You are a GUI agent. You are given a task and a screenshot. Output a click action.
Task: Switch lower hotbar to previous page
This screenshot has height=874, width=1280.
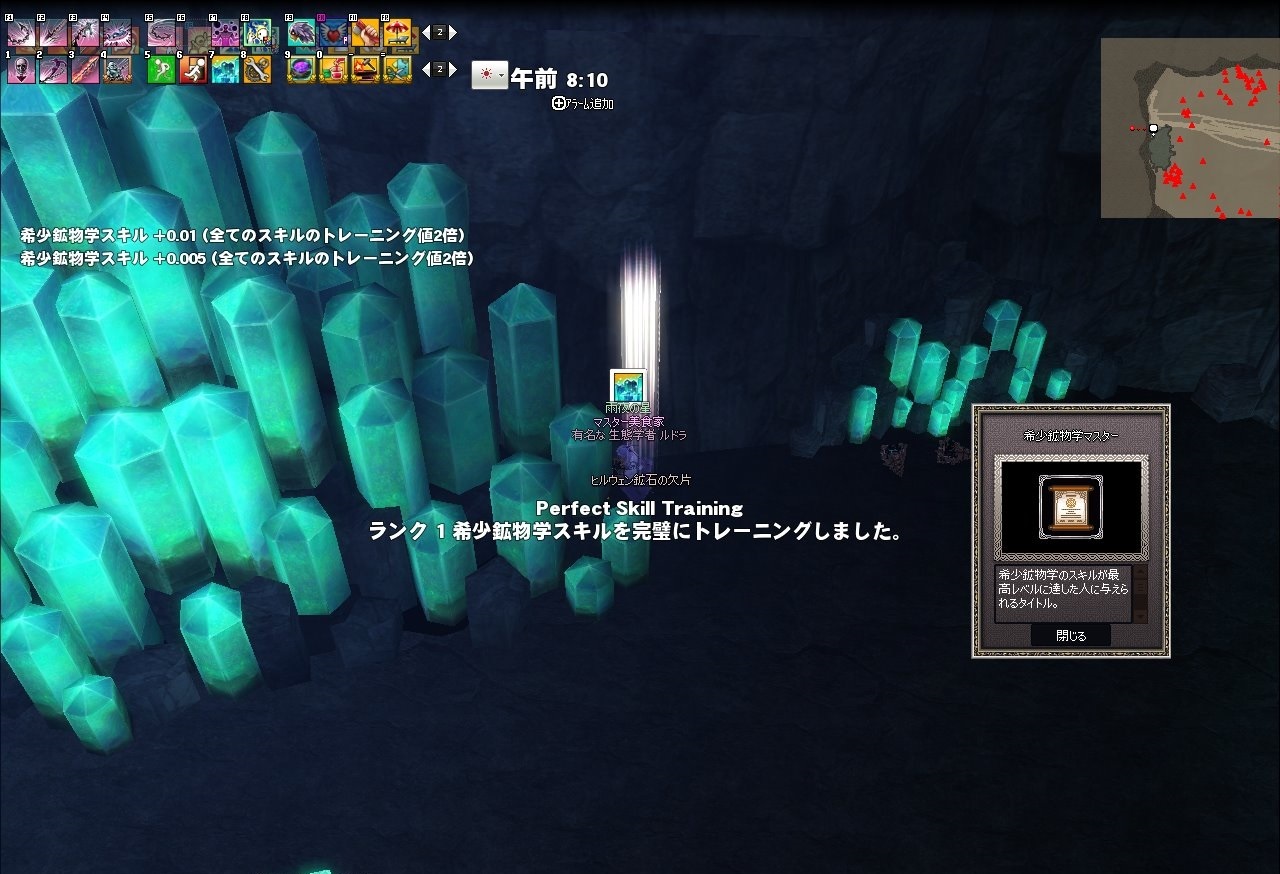pyautogui.click(x=426, y=69)
